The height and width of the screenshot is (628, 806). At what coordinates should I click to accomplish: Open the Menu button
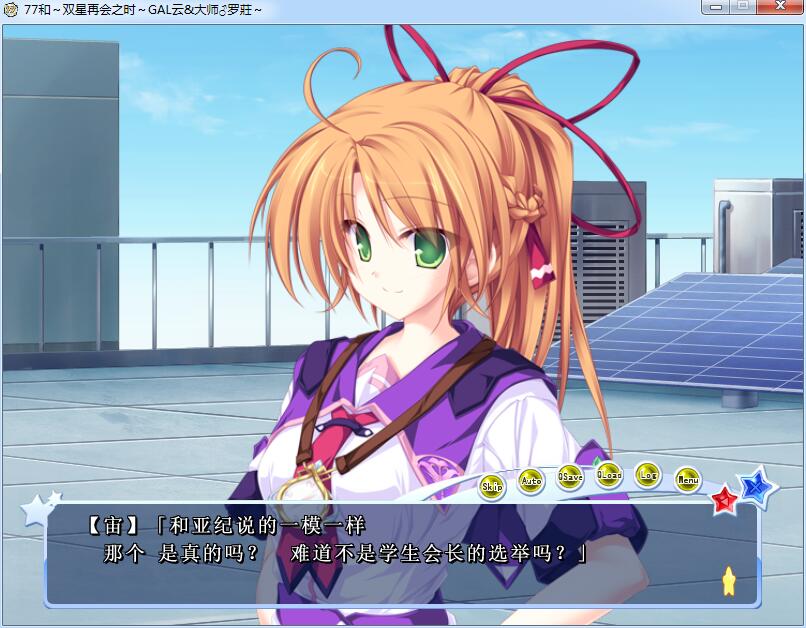(687, 480)
